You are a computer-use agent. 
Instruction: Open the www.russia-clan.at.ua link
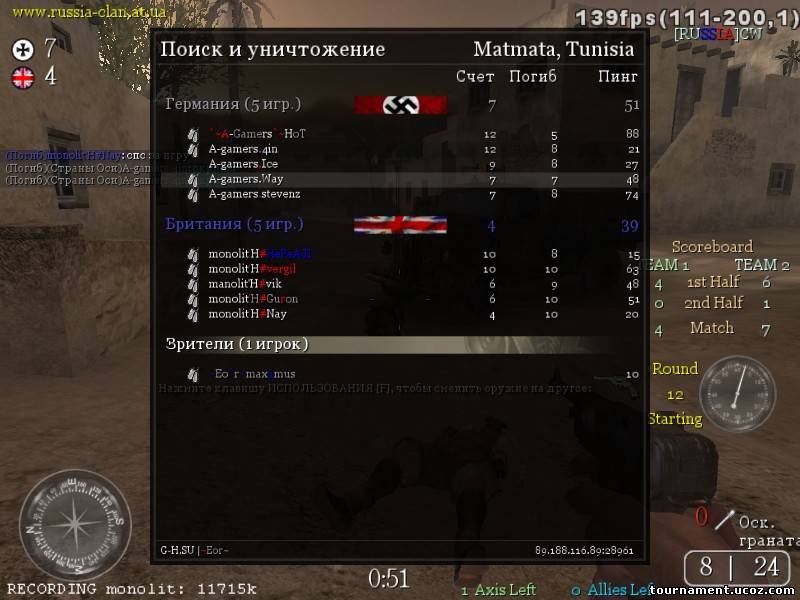point(89,11)
